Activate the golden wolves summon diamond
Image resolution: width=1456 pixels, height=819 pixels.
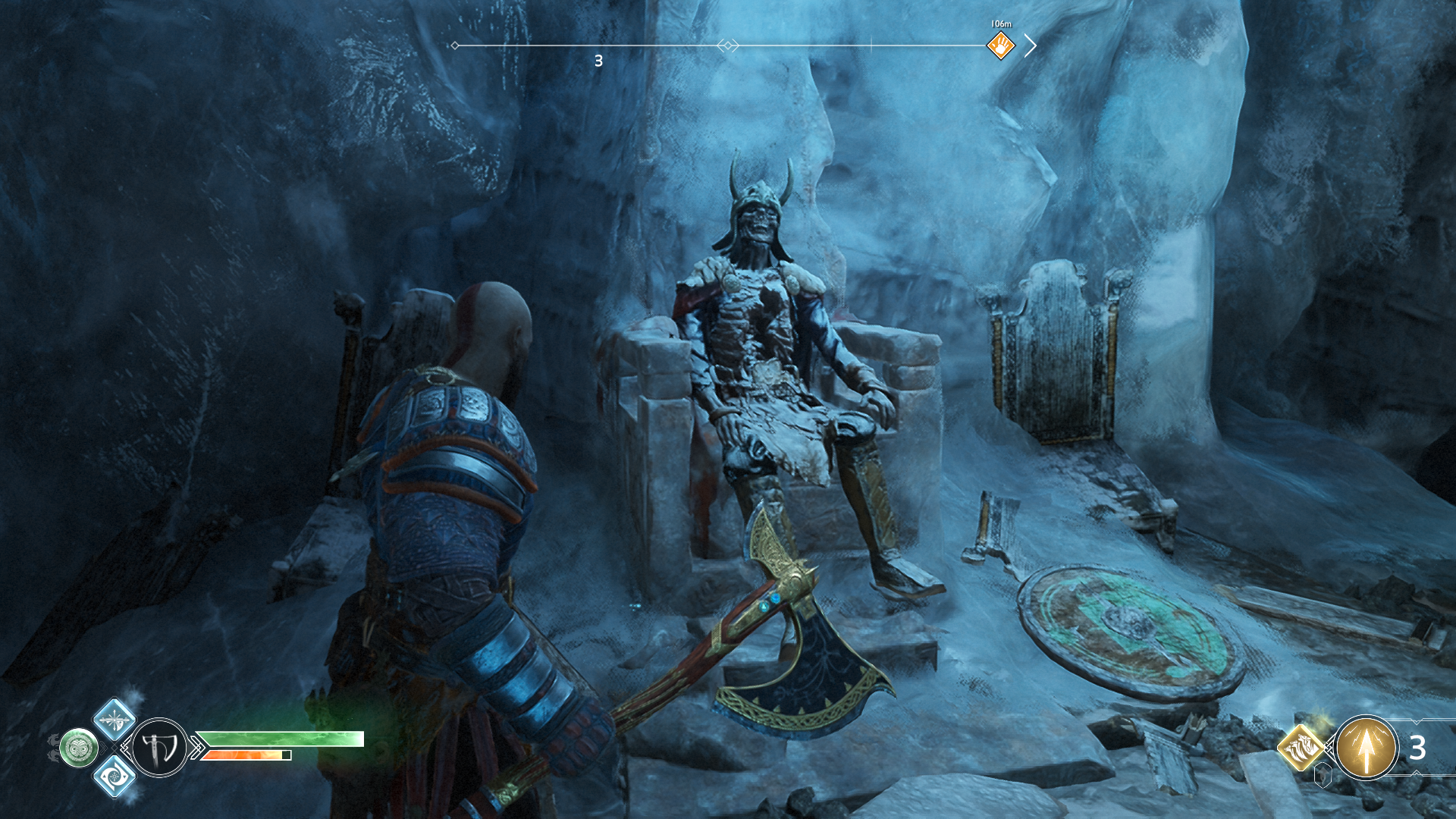click(x=1301, y=747)
